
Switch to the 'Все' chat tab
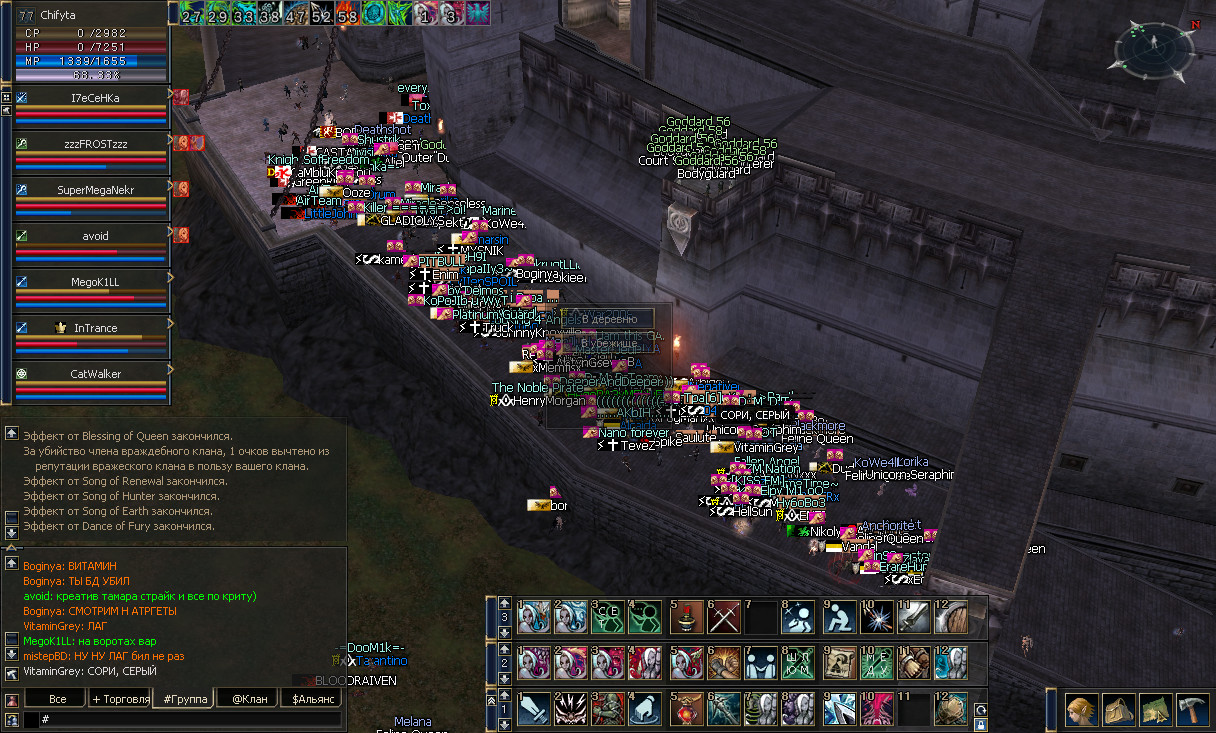[57, 699]
